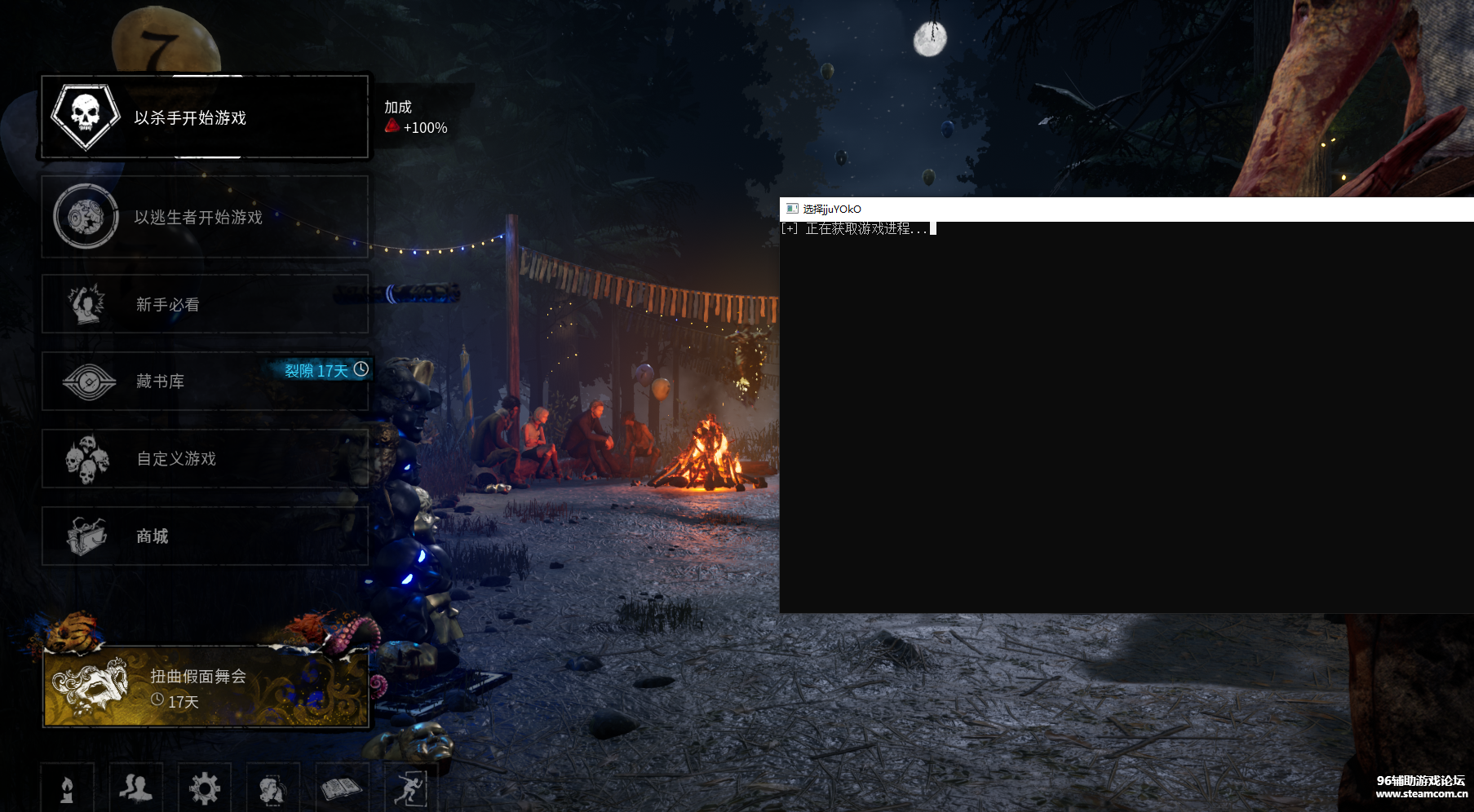This screenshot has height=812, width=1474.
Task: Click the candle icon button
Action: pos(68,788)
